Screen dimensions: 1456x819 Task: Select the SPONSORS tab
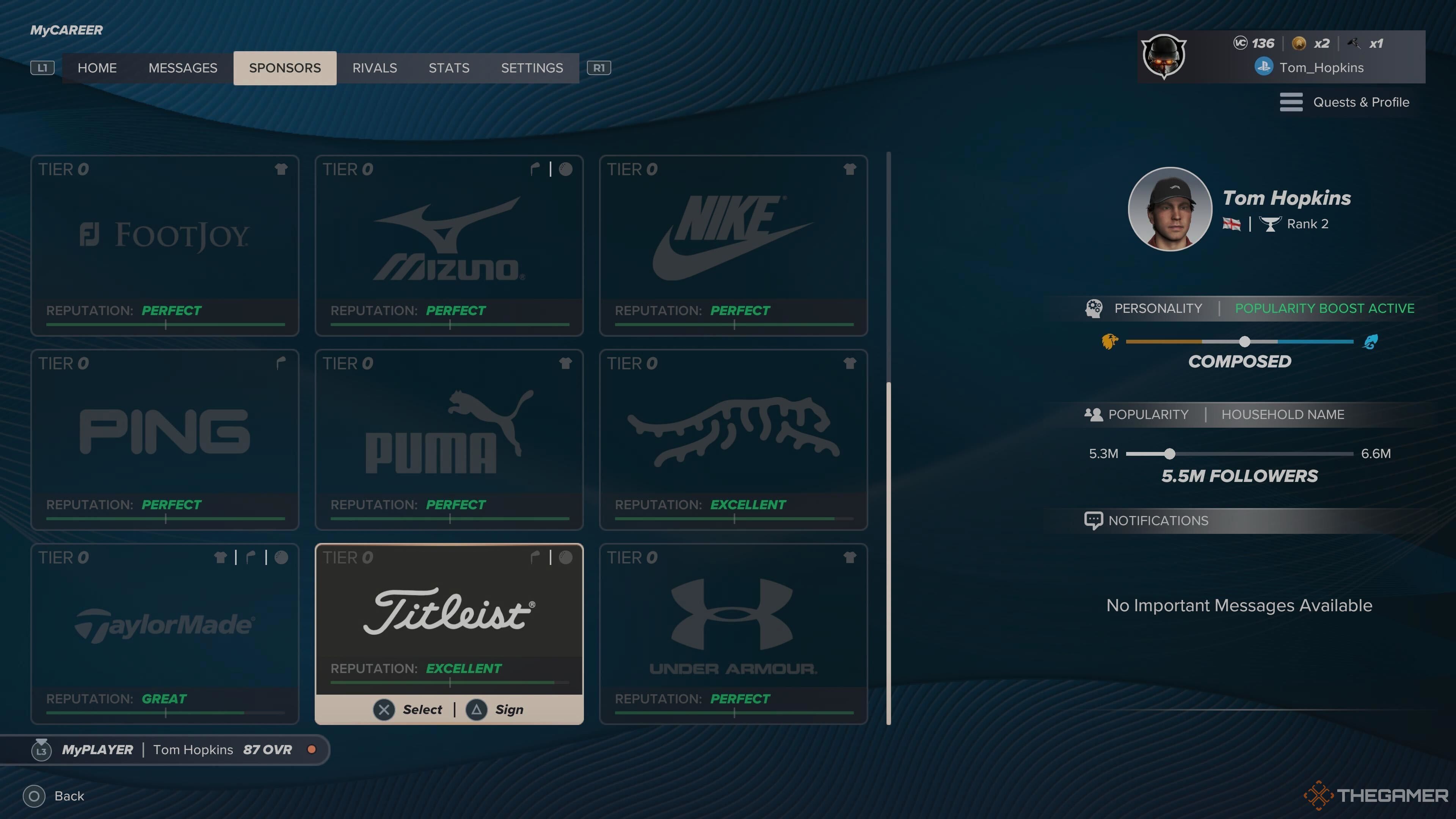pos(285,68)
